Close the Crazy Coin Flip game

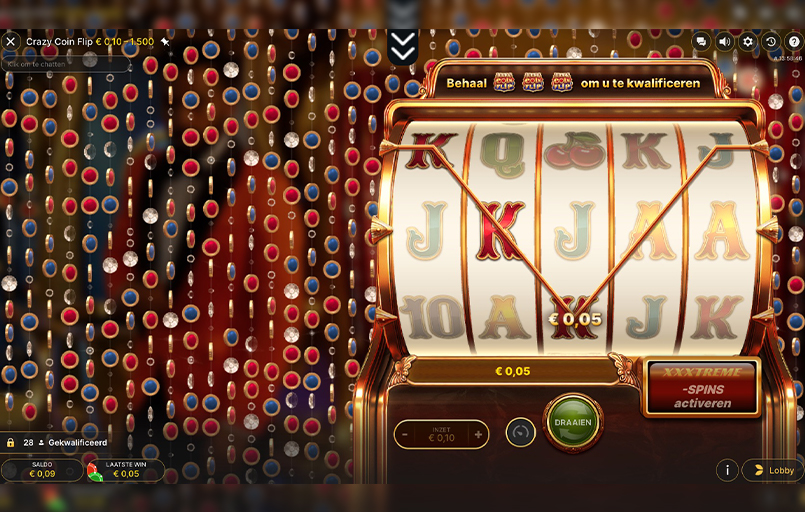[11, 42]
